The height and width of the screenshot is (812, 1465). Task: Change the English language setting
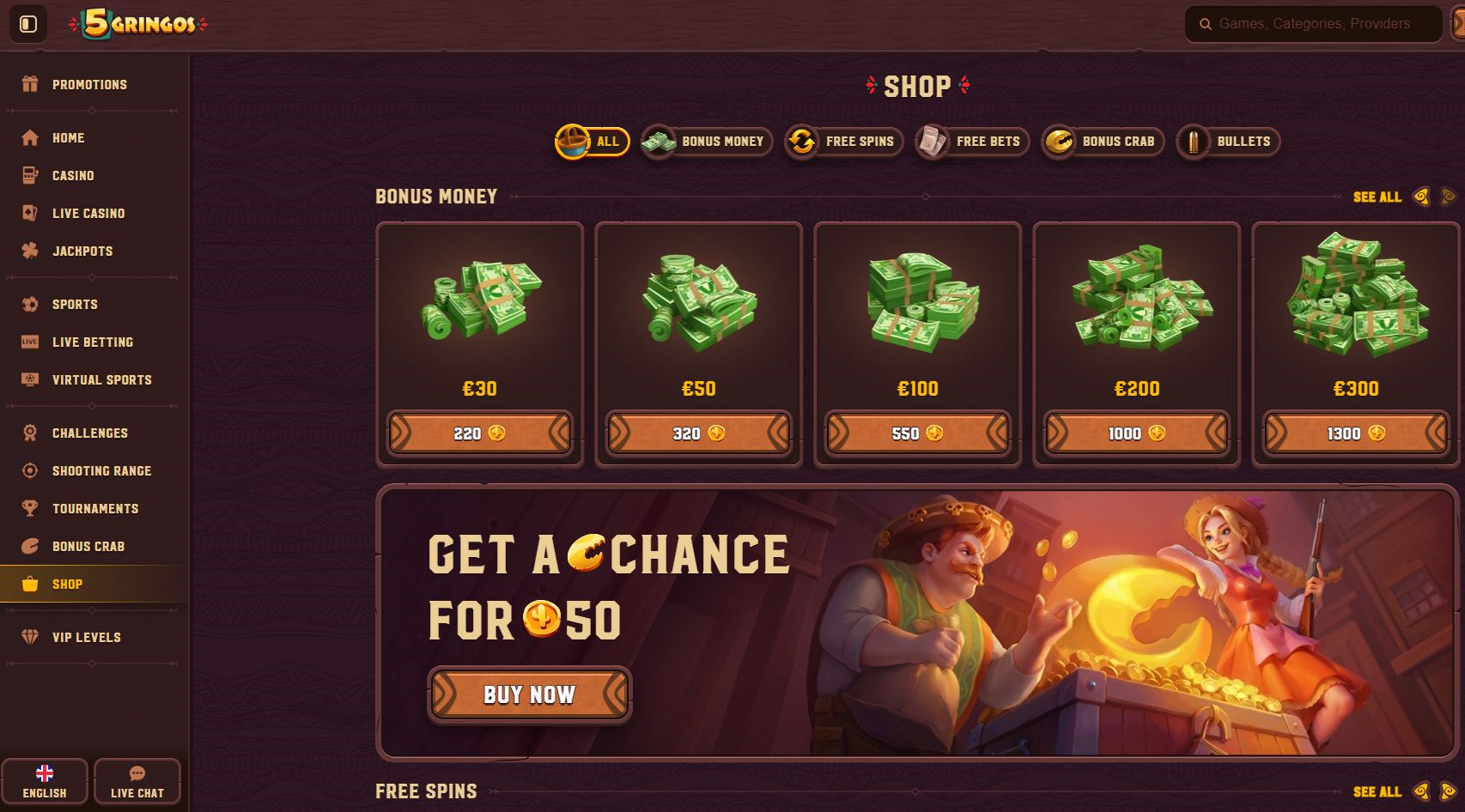45,782
